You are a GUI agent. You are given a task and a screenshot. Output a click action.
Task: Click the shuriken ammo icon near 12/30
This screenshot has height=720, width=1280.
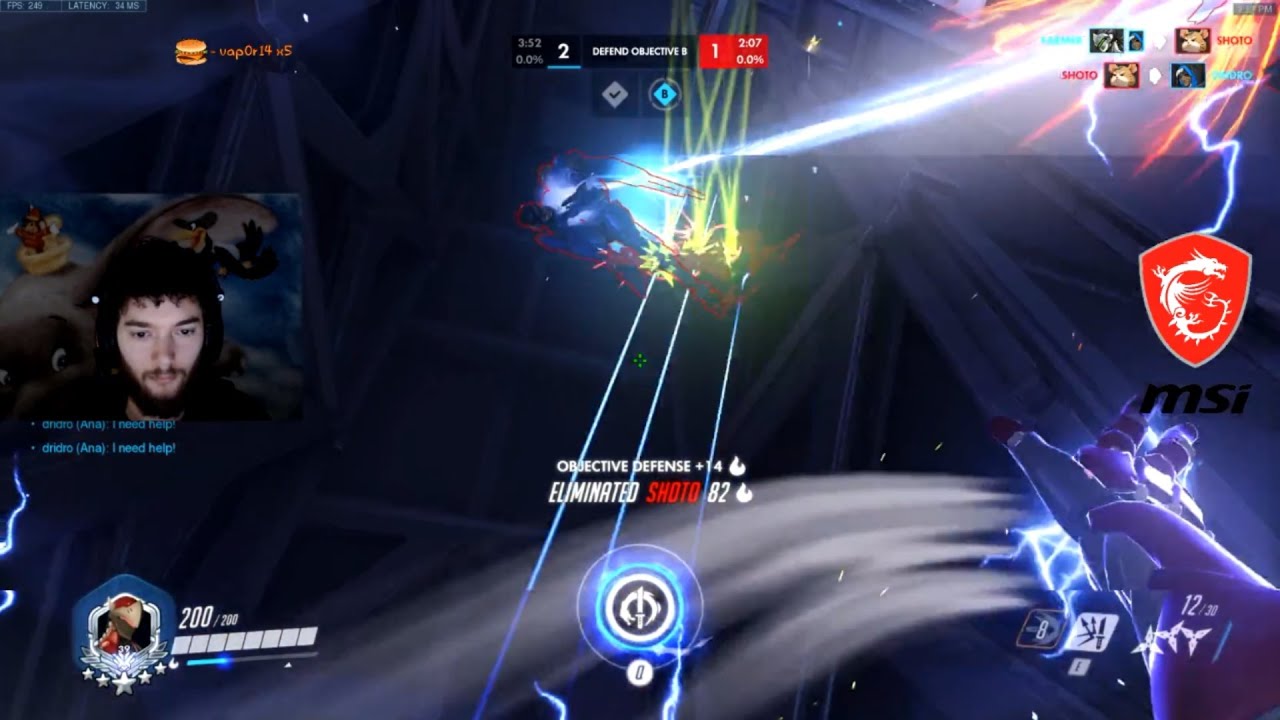coord(1175,640)
